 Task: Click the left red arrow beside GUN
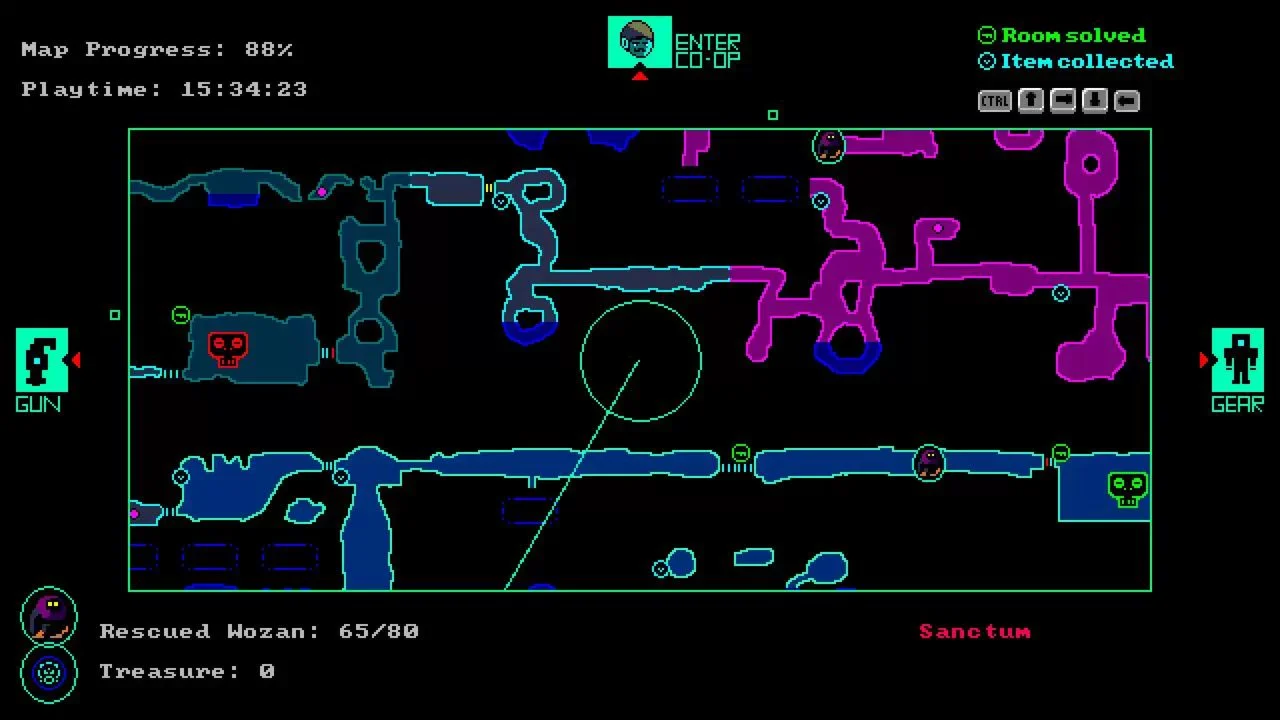(74, 360)
